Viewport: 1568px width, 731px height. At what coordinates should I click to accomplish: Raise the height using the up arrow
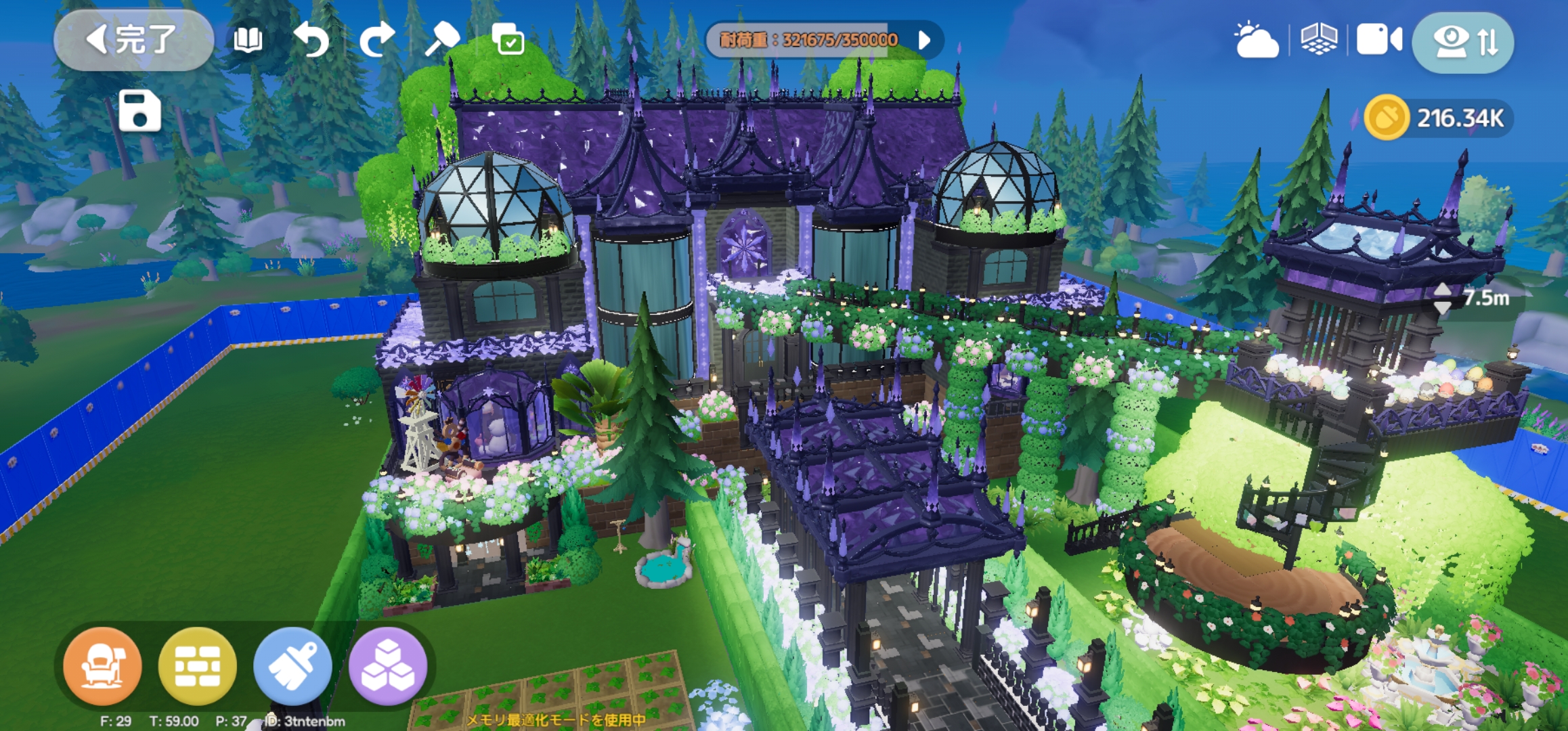point(1443,289)
